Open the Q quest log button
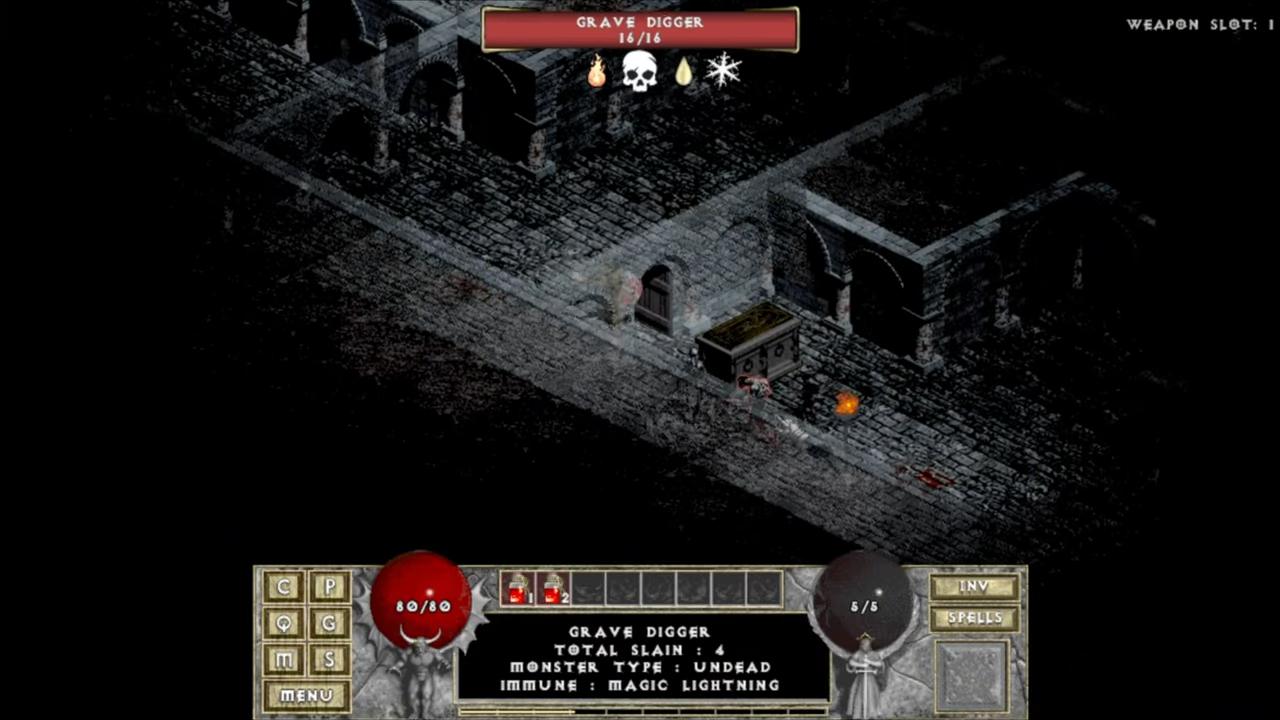Image resolution: width=1280 pixels, height=720 pixels. pyautogui.click(x=284, y=624)
